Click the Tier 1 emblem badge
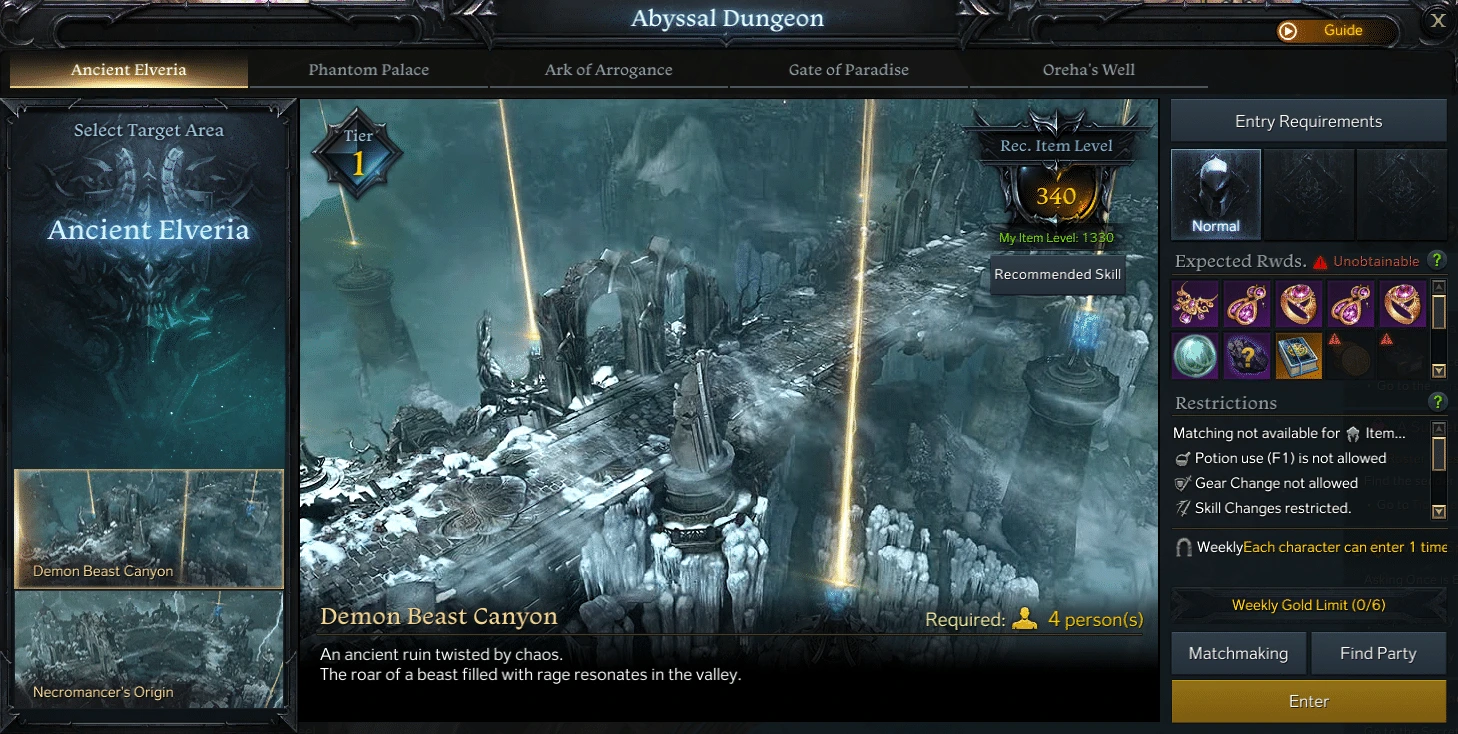The image size is (1458, 734). pos(357,152)
